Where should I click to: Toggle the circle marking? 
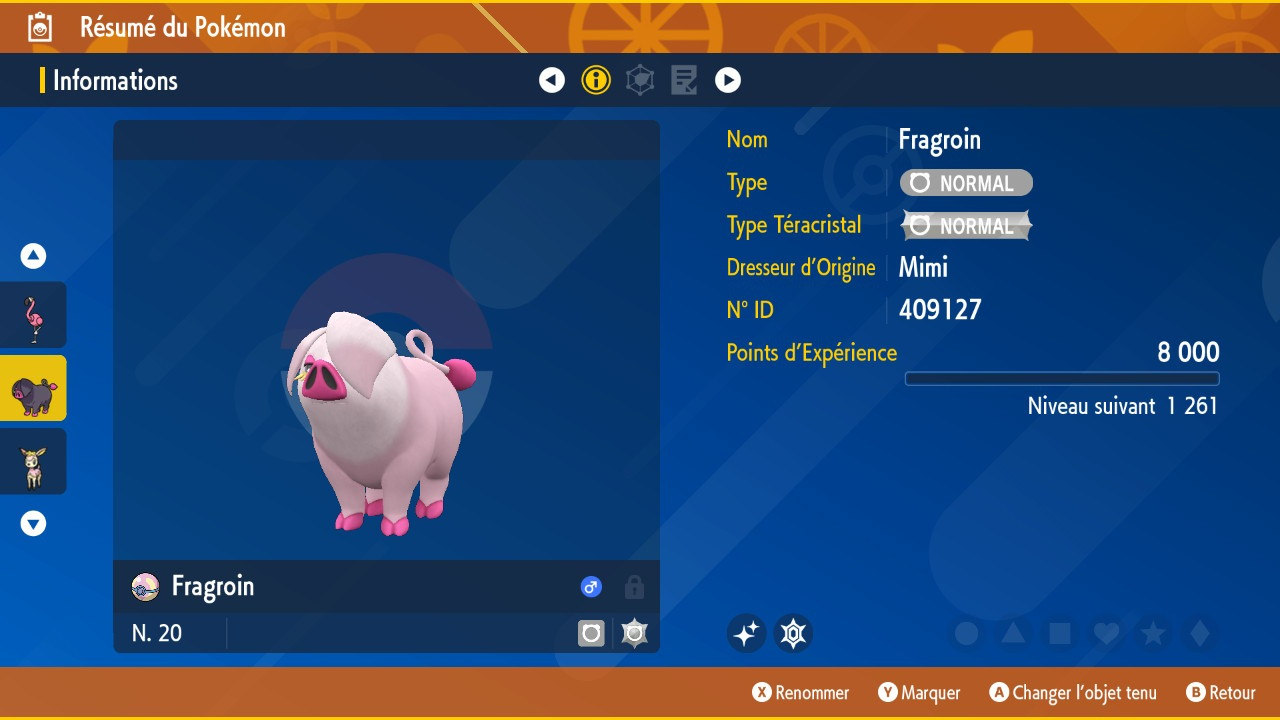coord(966,634)
